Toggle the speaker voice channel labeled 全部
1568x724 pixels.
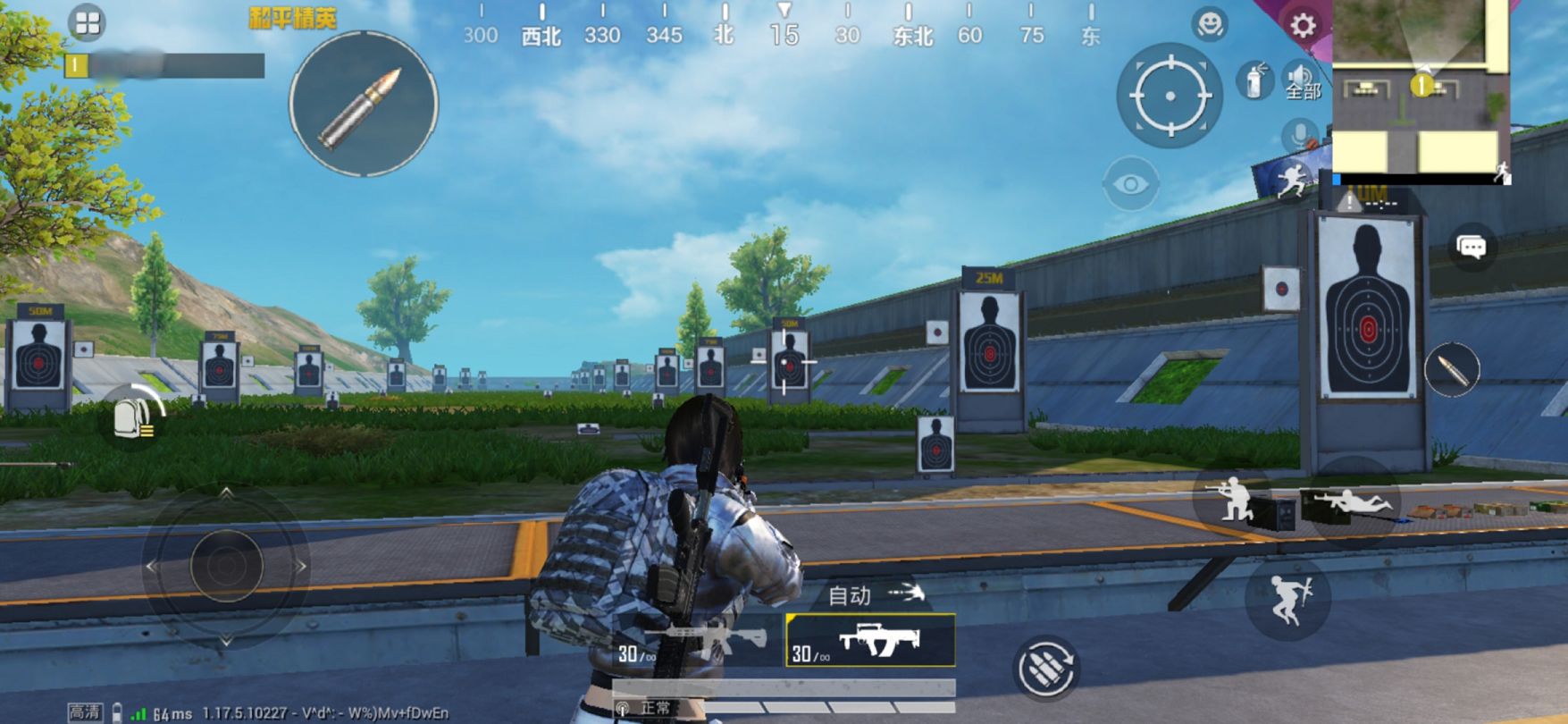(x=1300, y=80)
